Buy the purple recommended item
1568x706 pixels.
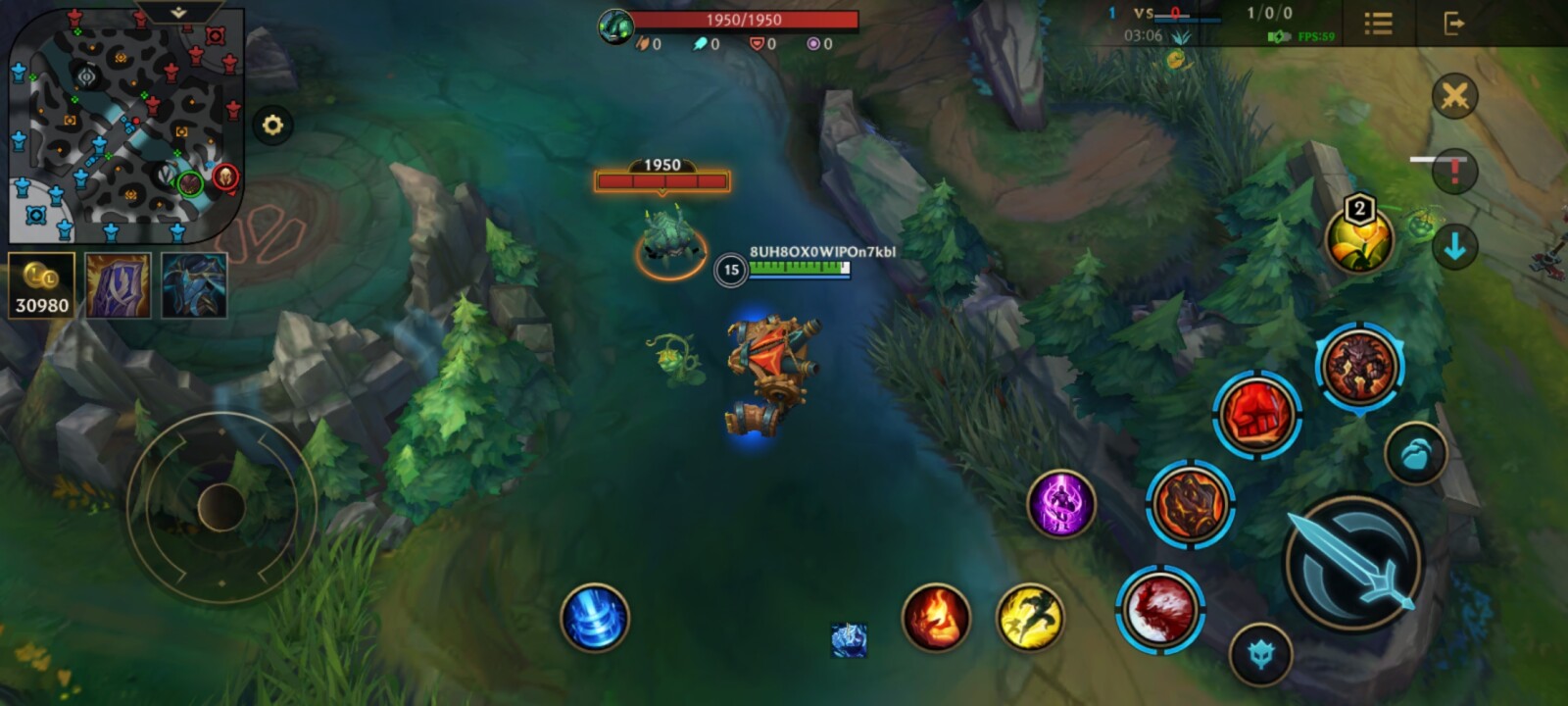[118, 285]
